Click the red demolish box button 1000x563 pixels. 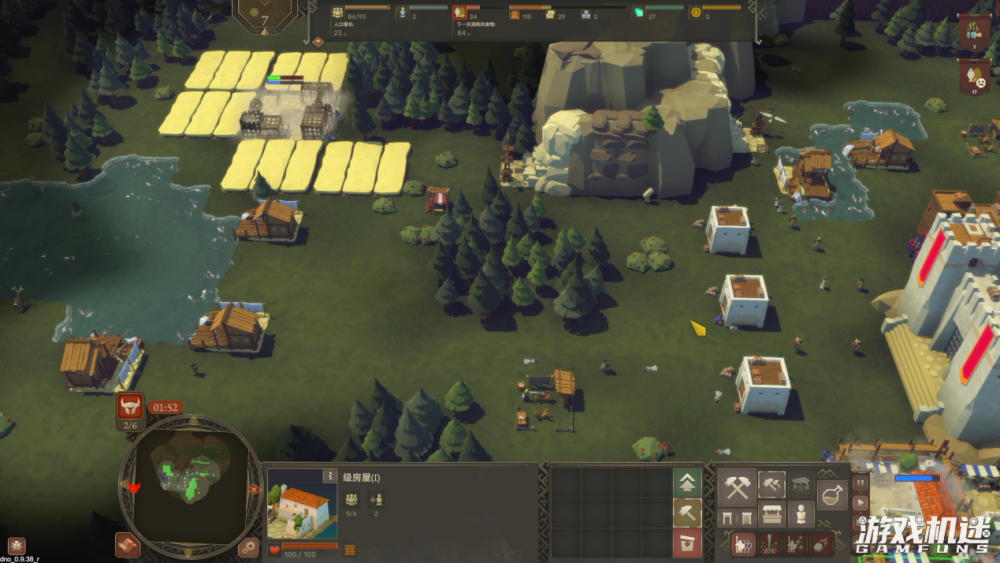[687, 543]
